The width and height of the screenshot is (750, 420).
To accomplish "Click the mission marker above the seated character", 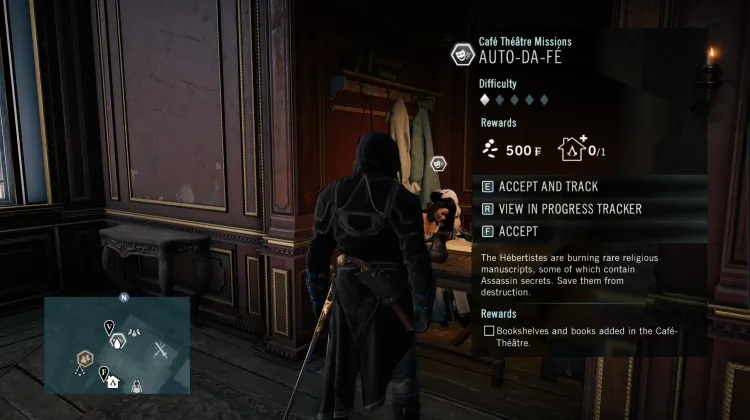I will click(x=438, y=163).
